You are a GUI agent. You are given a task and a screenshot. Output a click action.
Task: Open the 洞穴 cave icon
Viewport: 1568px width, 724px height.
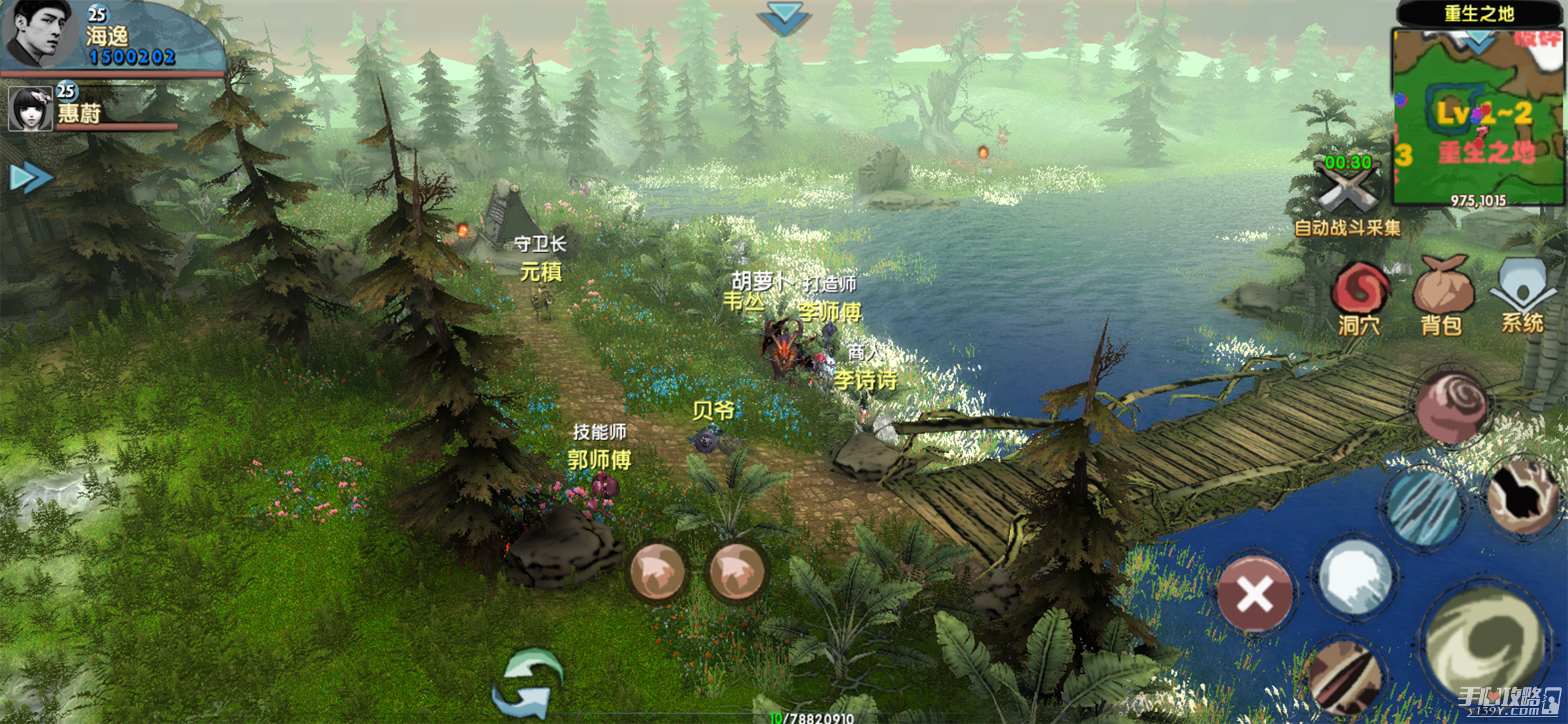tap(1359, 296)
